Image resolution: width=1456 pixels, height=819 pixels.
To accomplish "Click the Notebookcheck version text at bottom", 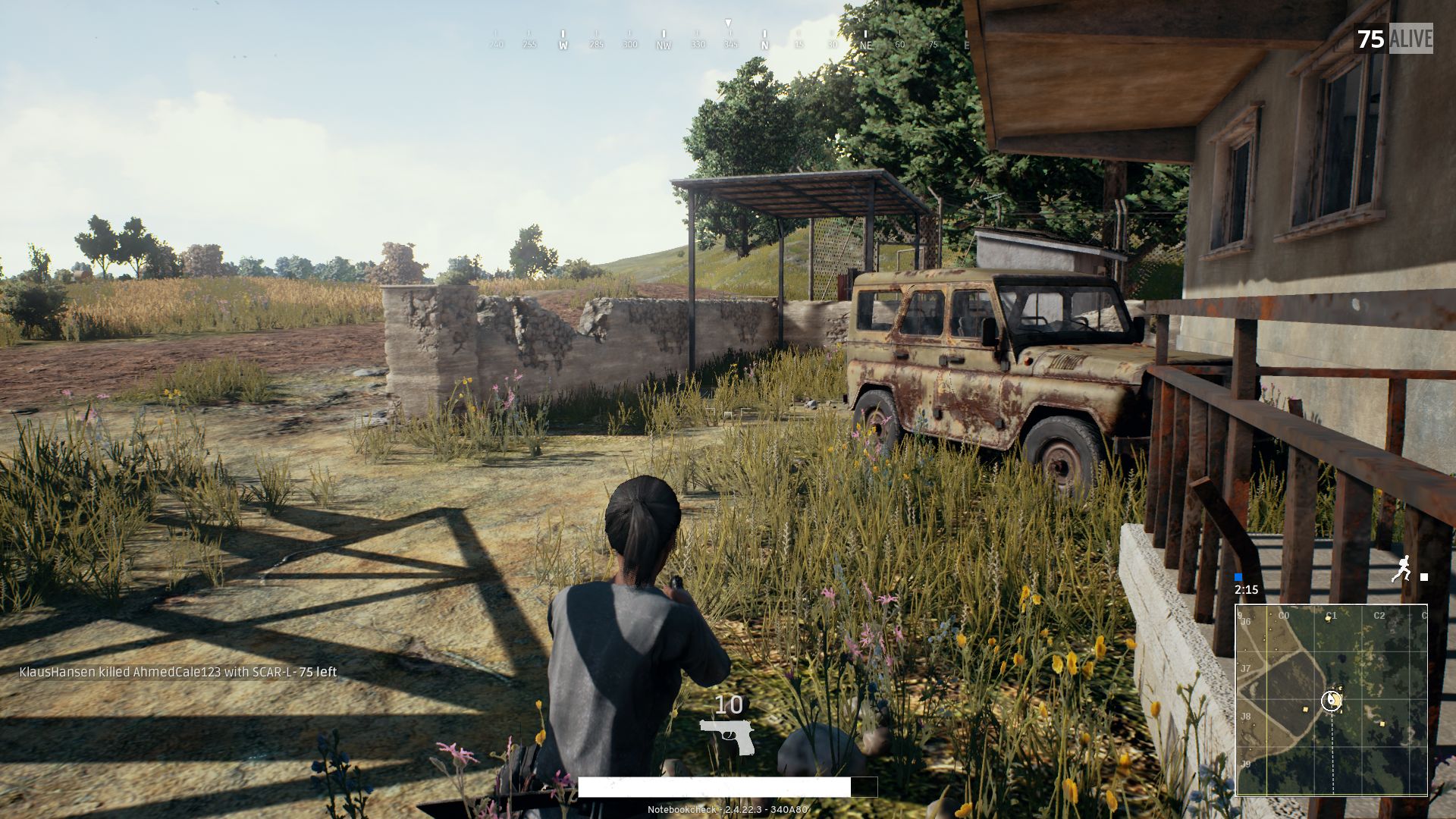I will (x=727, y=810).
